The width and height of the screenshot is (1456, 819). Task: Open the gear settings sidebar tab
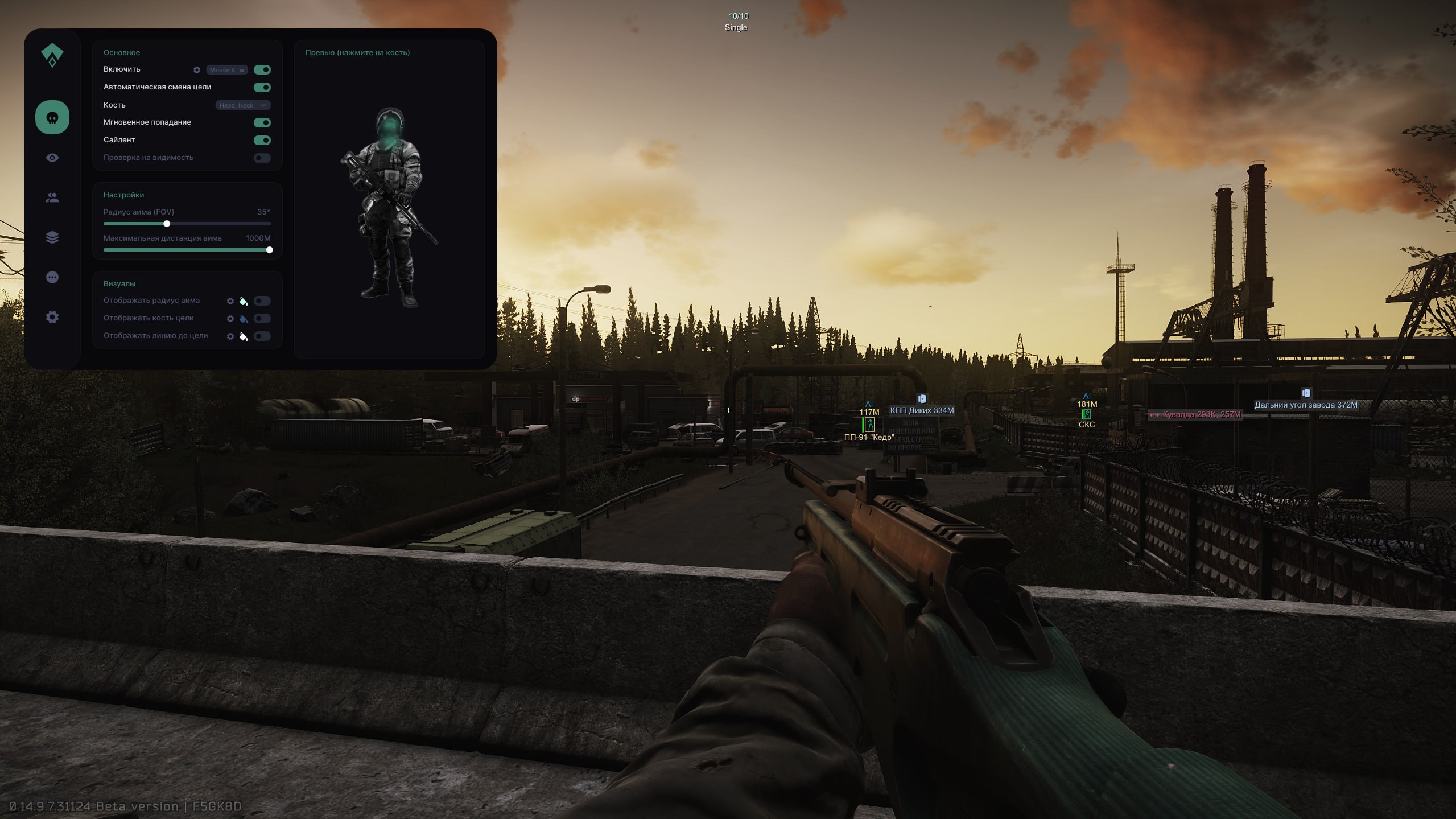(x=52, y=317)
